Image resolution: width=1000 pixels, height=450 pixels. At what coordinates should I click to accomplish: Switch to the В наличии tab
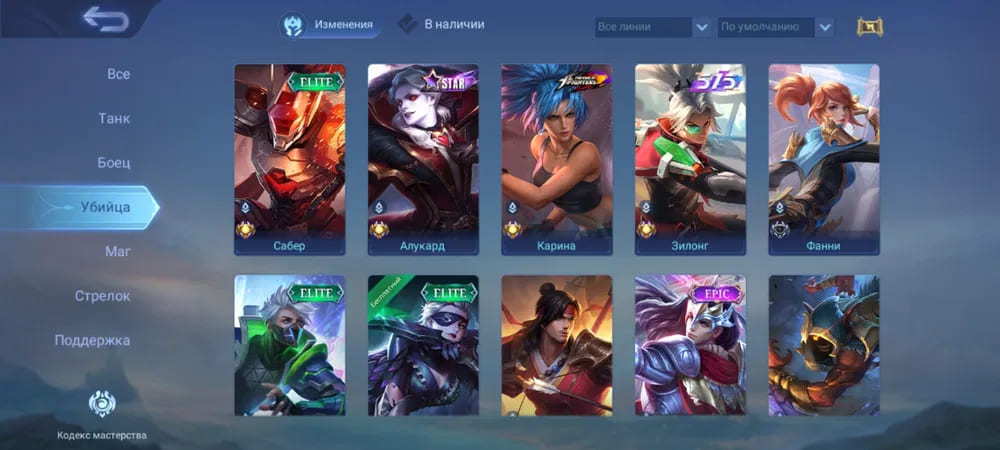pyautogui.click(x=441, y=24)
